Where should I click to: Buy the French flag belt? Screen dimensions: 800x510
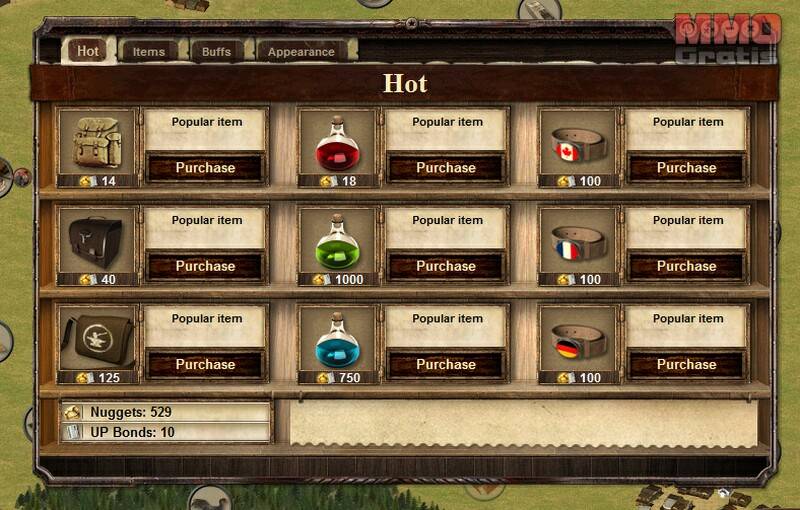[x=686, y=266]
